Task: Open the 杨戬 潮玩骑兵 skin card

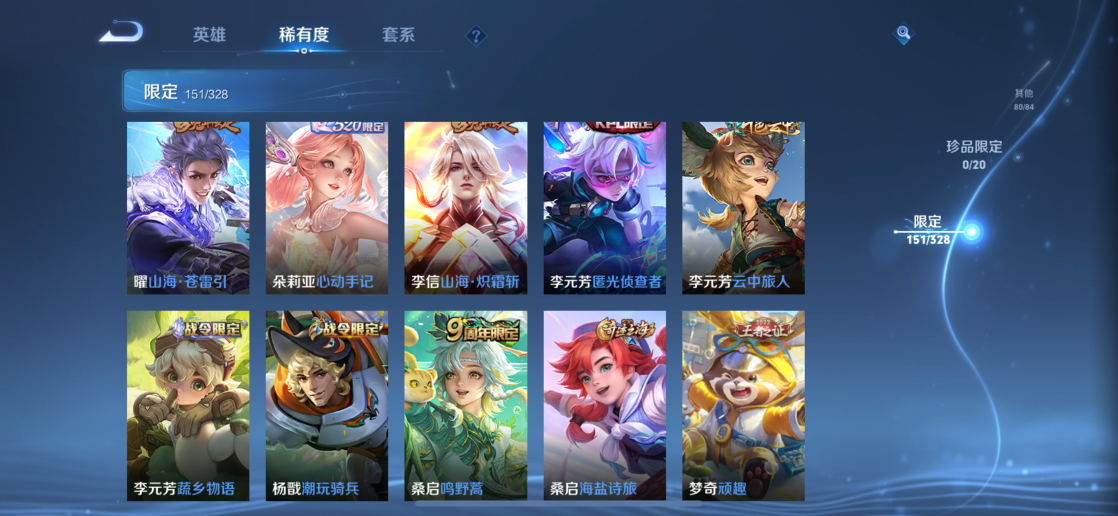Action: (x=326, y=405)
